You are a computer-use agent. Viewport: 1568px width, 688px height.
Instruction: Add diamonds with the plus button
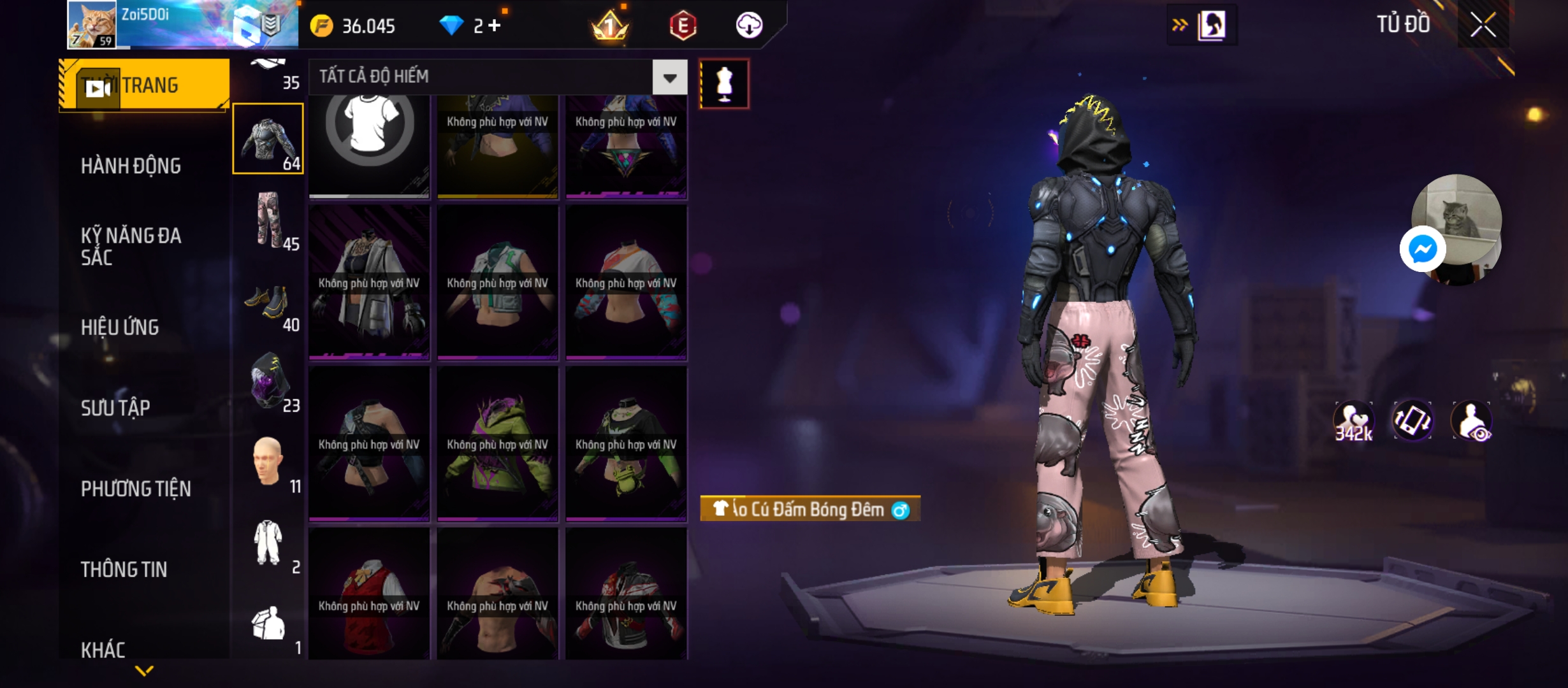[x=495, y=25]
